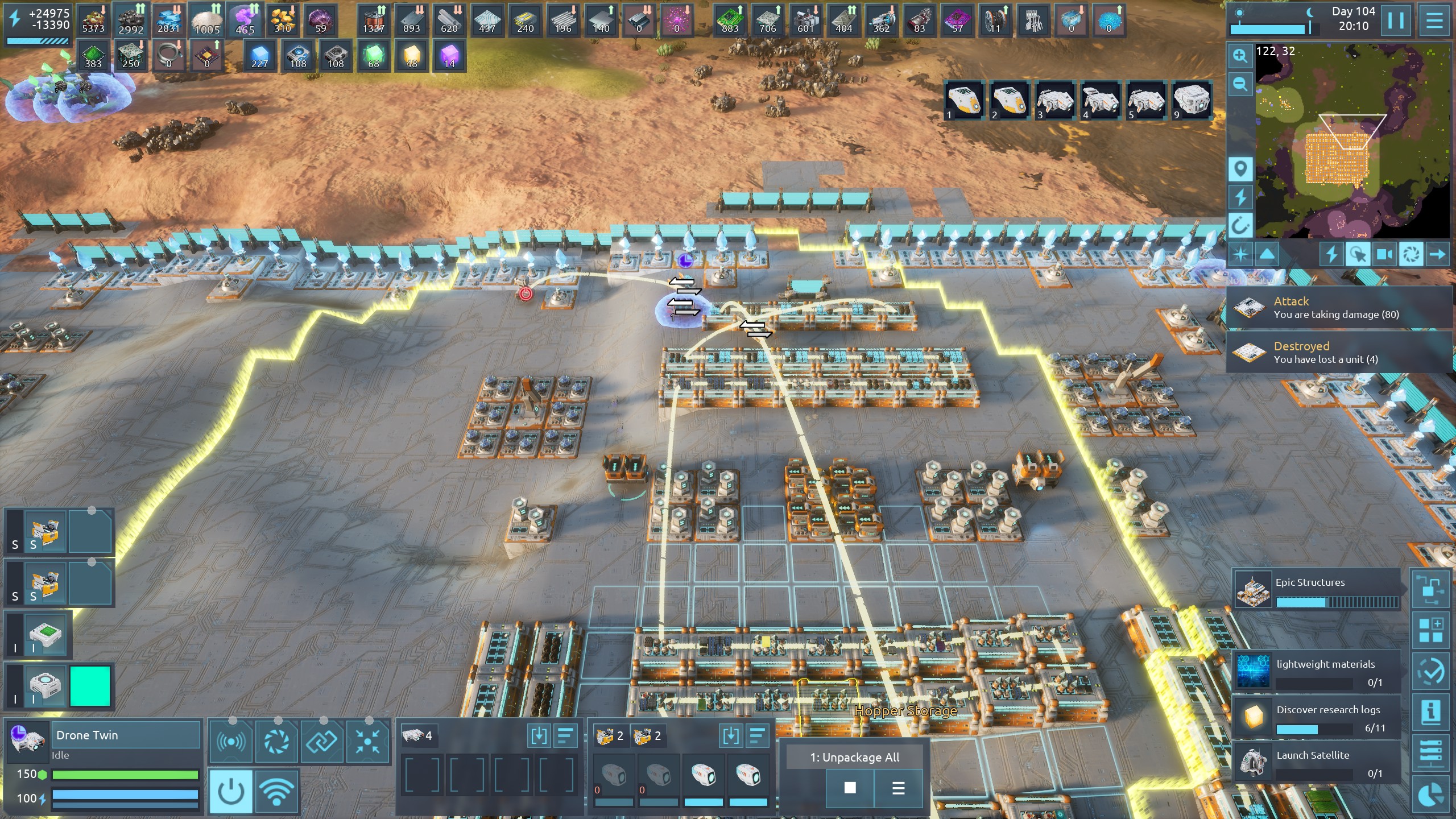The width and height of the screenshot is (1456, 819).
Task: Open the Launch Satellite objective
Action: [1316, 763]
